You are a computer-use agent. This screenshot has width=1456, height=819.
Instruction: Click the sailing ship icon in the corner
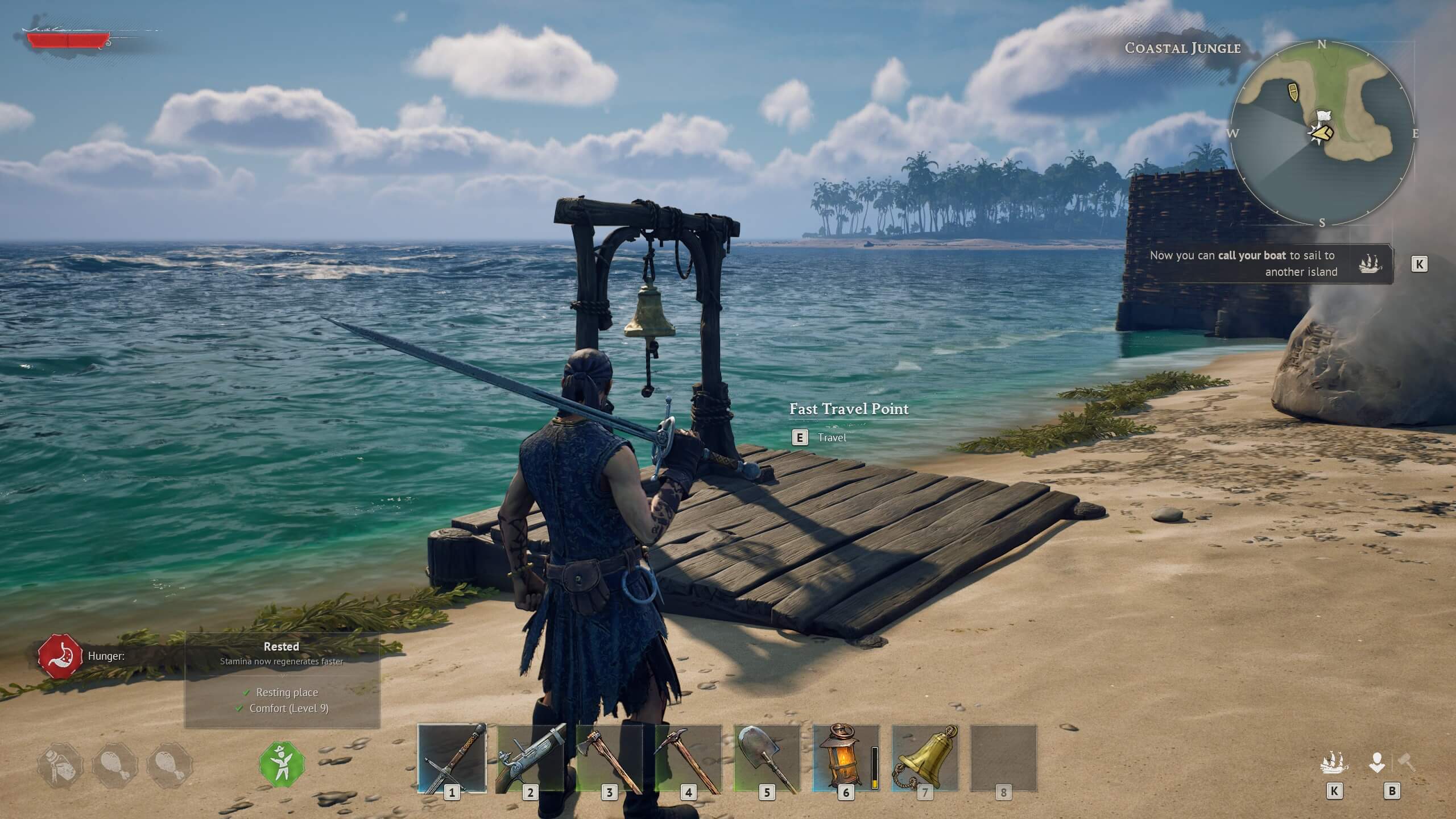click(1334, 763)
